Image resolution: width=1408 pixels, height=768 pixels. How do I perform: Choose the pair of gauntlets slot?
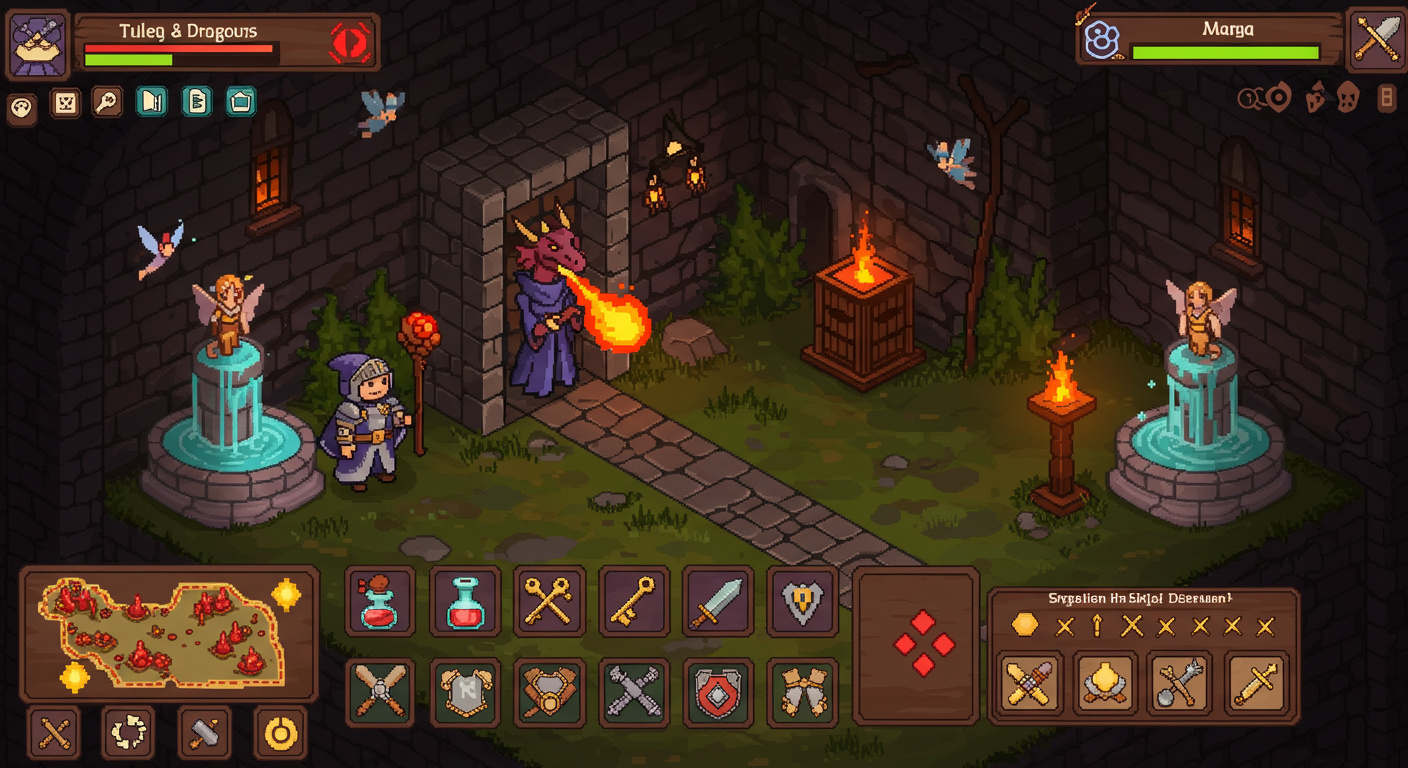coord(802,692)
